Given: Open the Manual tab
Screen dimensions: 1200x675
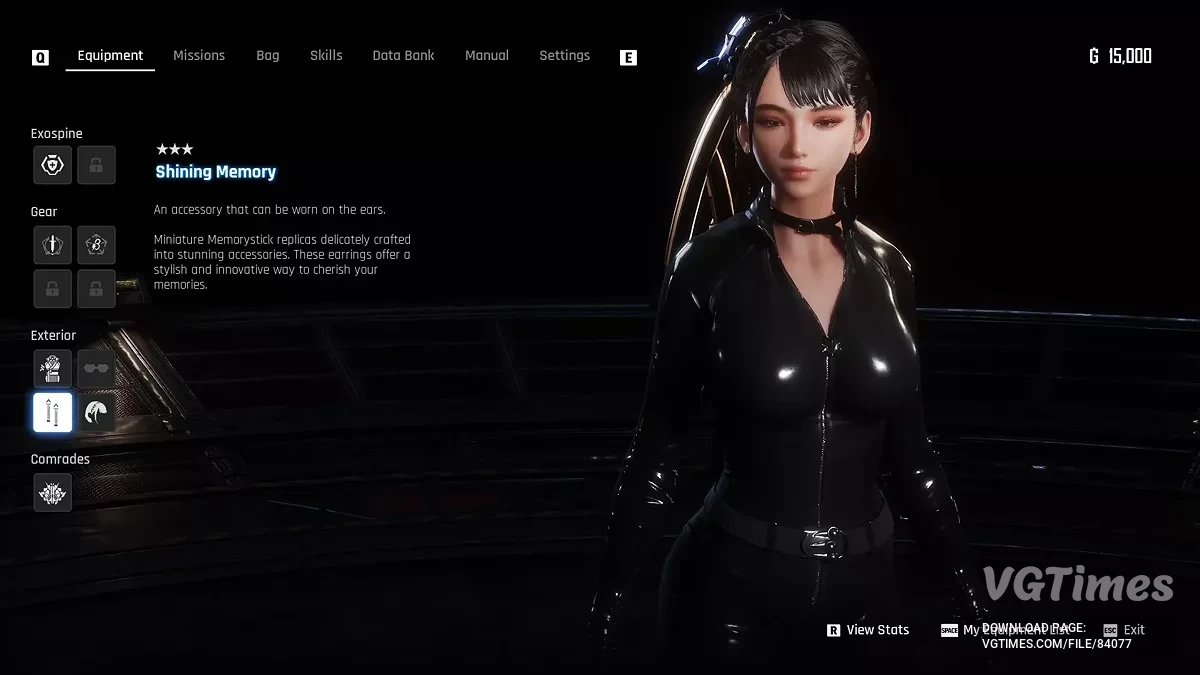Looking at the screenshot, I should tap(487, 56).
